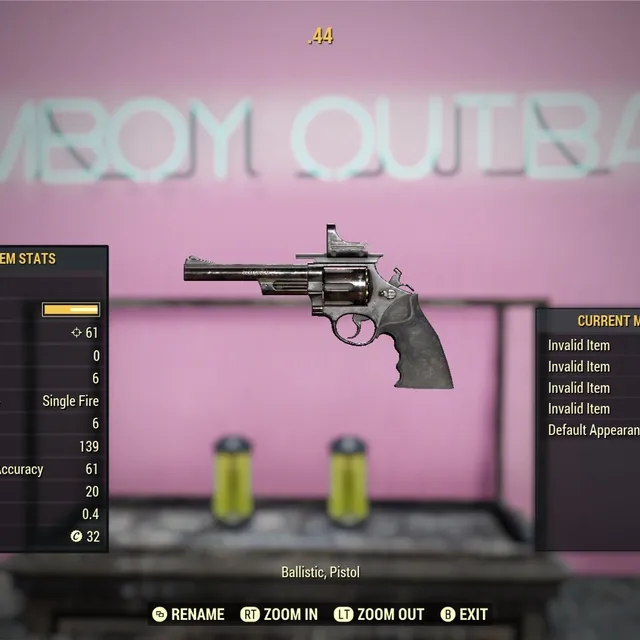Choose the Rename option for the .44
Image resolution: width=640 pixels, height=640 pixels.
click(x=189, y=614)
